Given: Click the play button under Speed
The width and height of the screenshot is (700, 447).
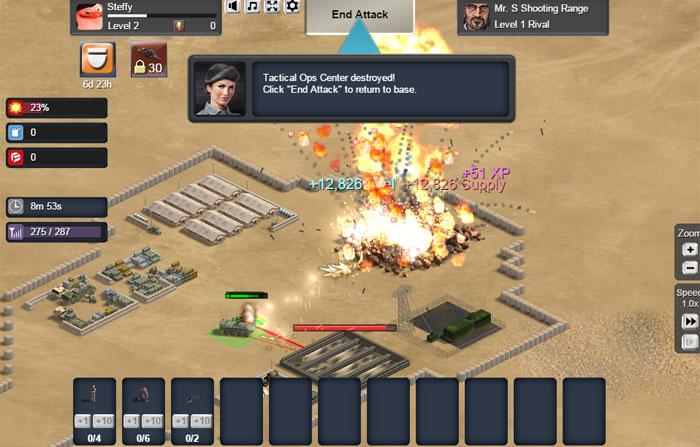Looking at the screenshot, I should pyautogui.click(x=689, y=342).
